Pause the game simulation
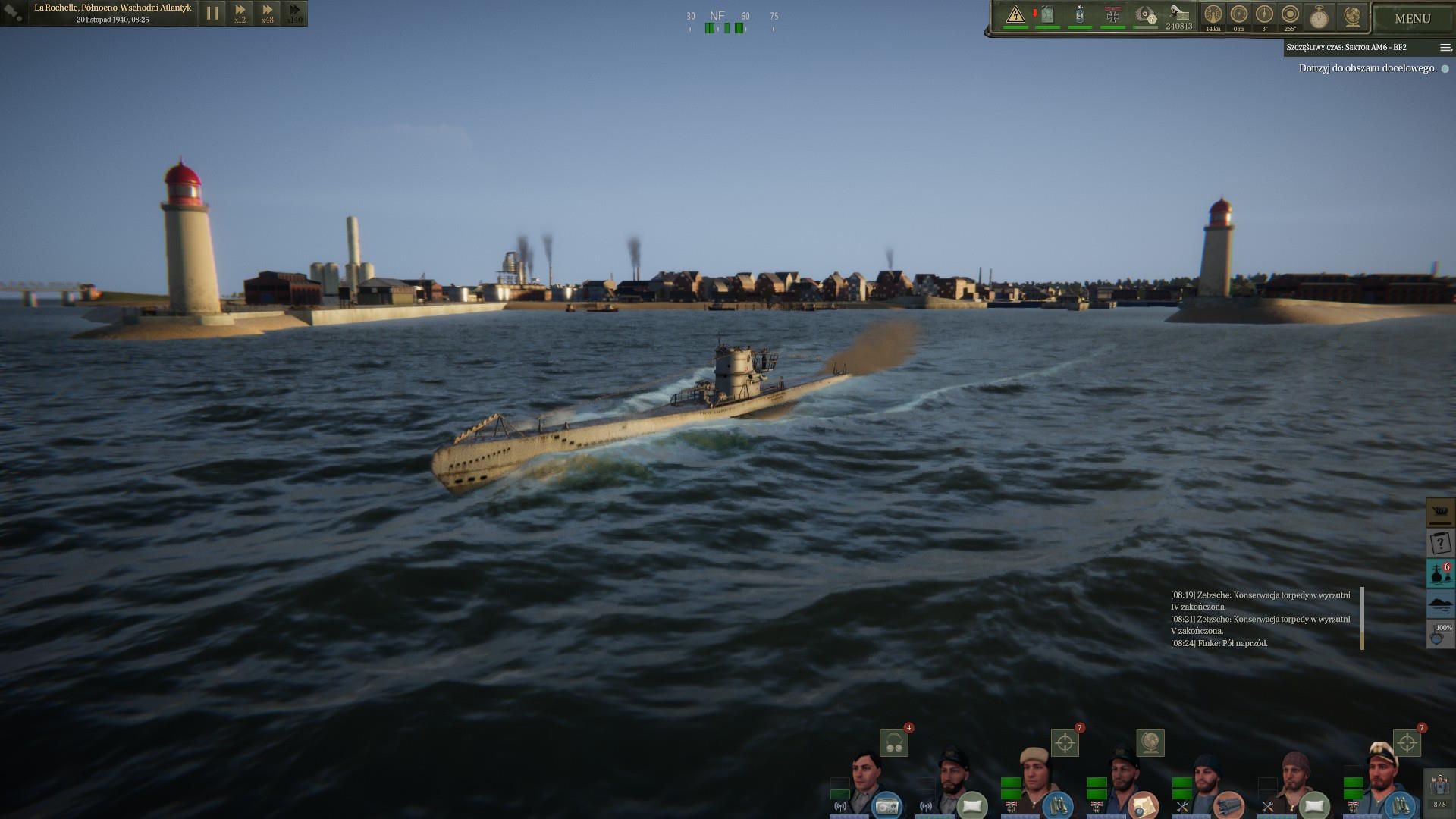 point(212,13)
